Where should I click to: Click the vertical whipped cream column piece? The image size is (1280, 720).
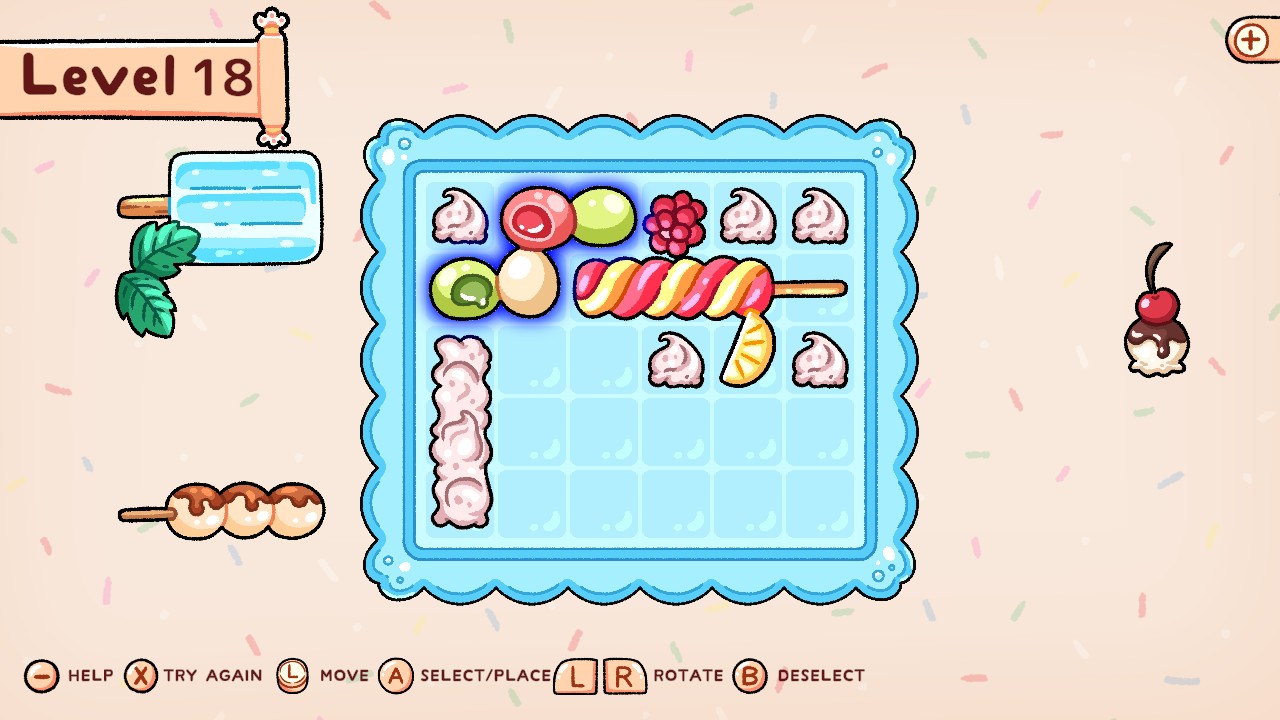(x=462, y=430)
